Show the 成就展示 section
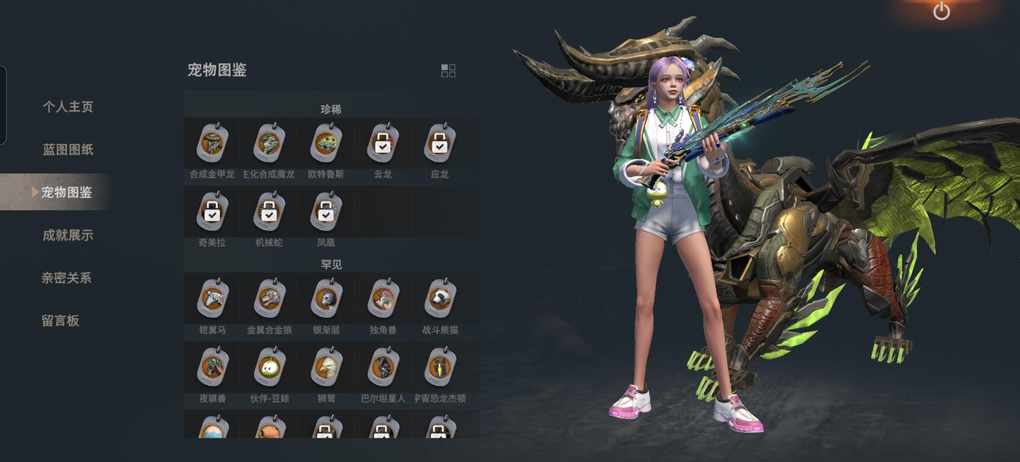 (x=68, y=235)
